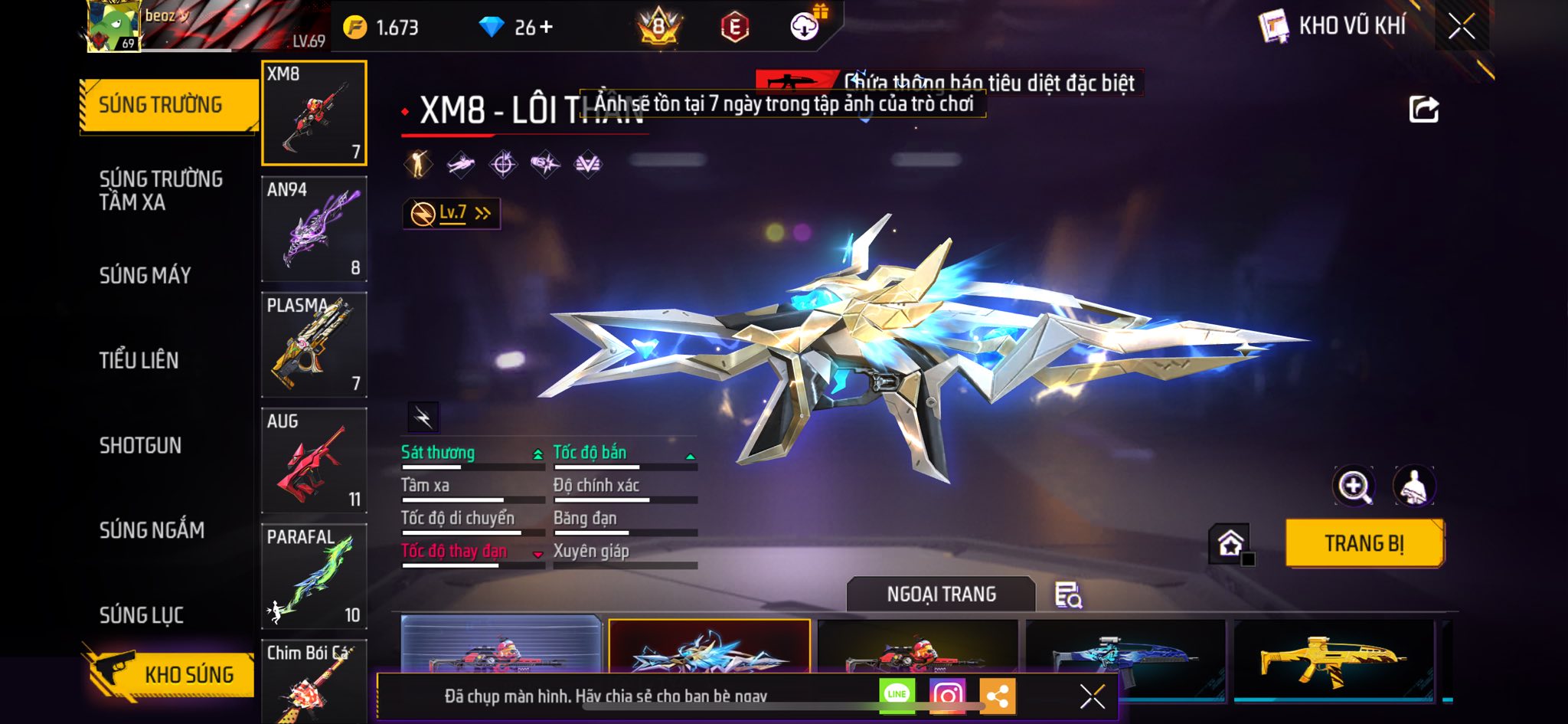Choose the PLASMA weapon thumbnail
The width and height of the screenshot is (1568, 724).
(x=314, y=345)
